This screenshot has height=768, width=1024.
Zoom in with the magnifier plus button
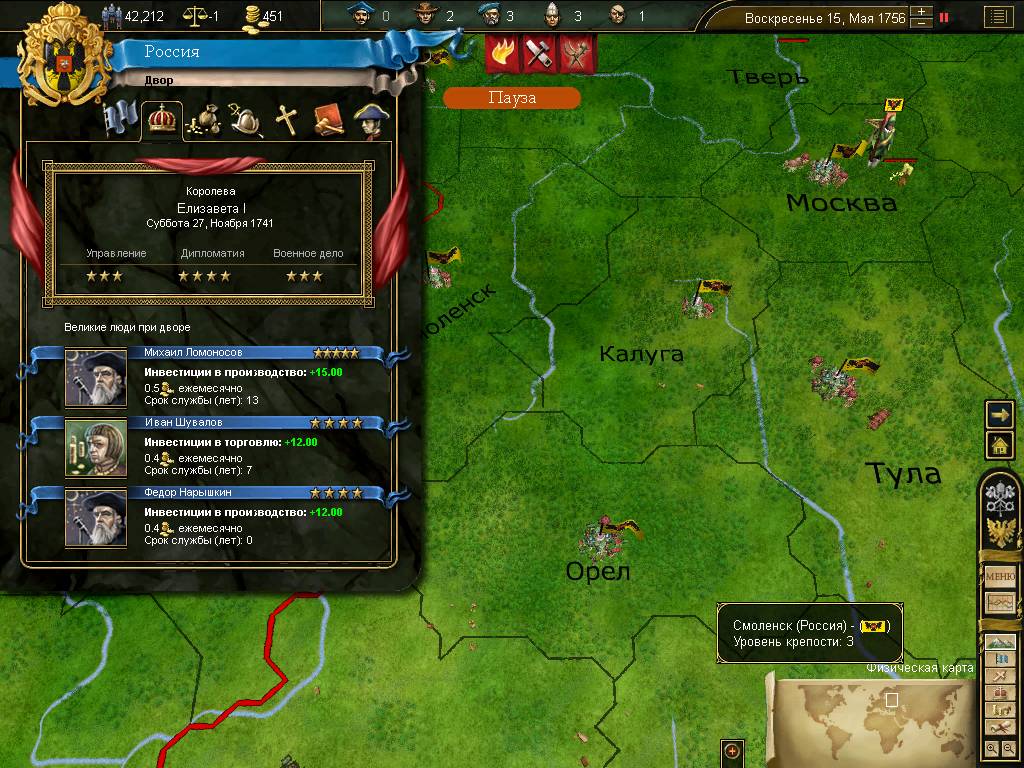tap(991, 748)
